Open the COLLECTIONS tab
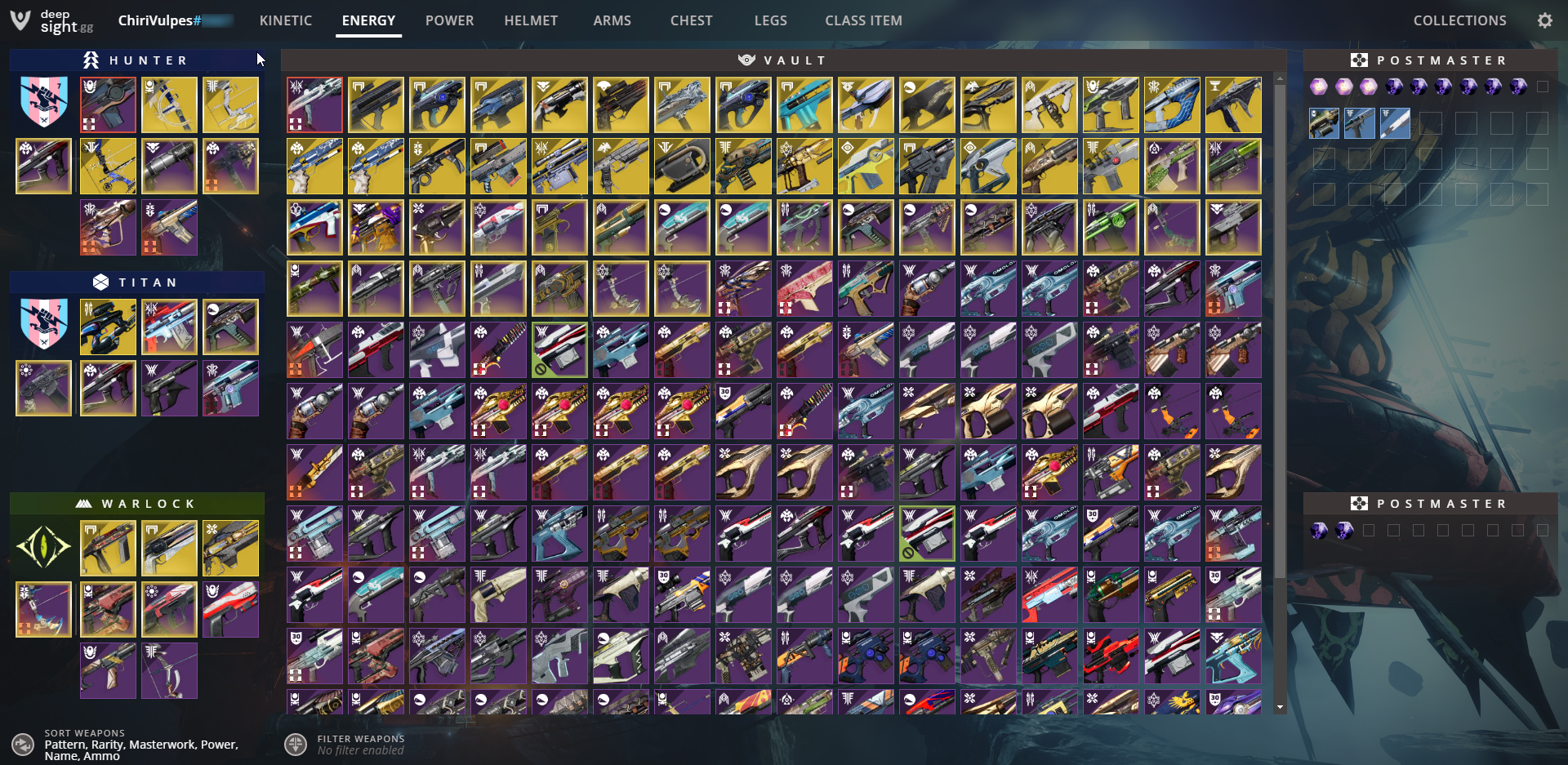The width and height of the screenshot is (1568, 765). click(1459, 20)
